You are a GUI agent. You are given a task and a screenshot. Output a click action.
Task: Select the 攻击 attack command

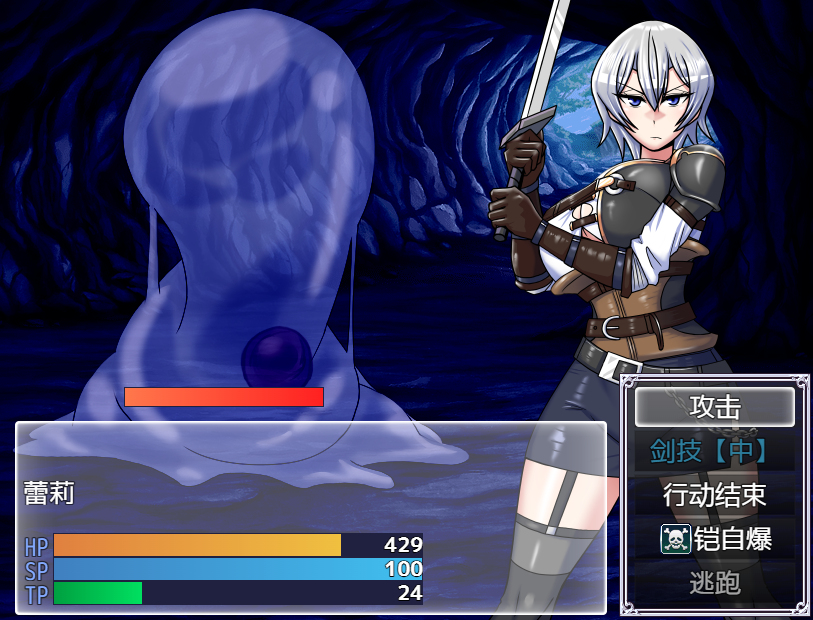(x=714, y=407)
